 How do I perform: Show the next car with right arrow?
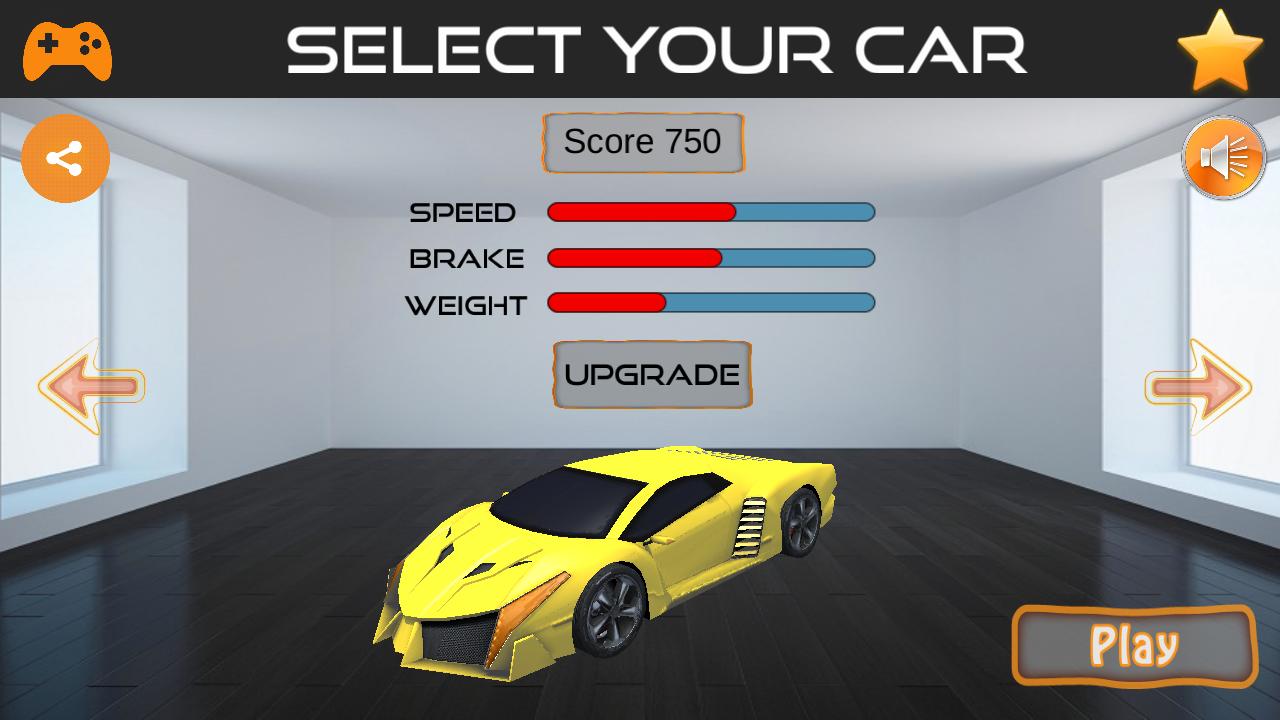click(x=1197, y=386)
